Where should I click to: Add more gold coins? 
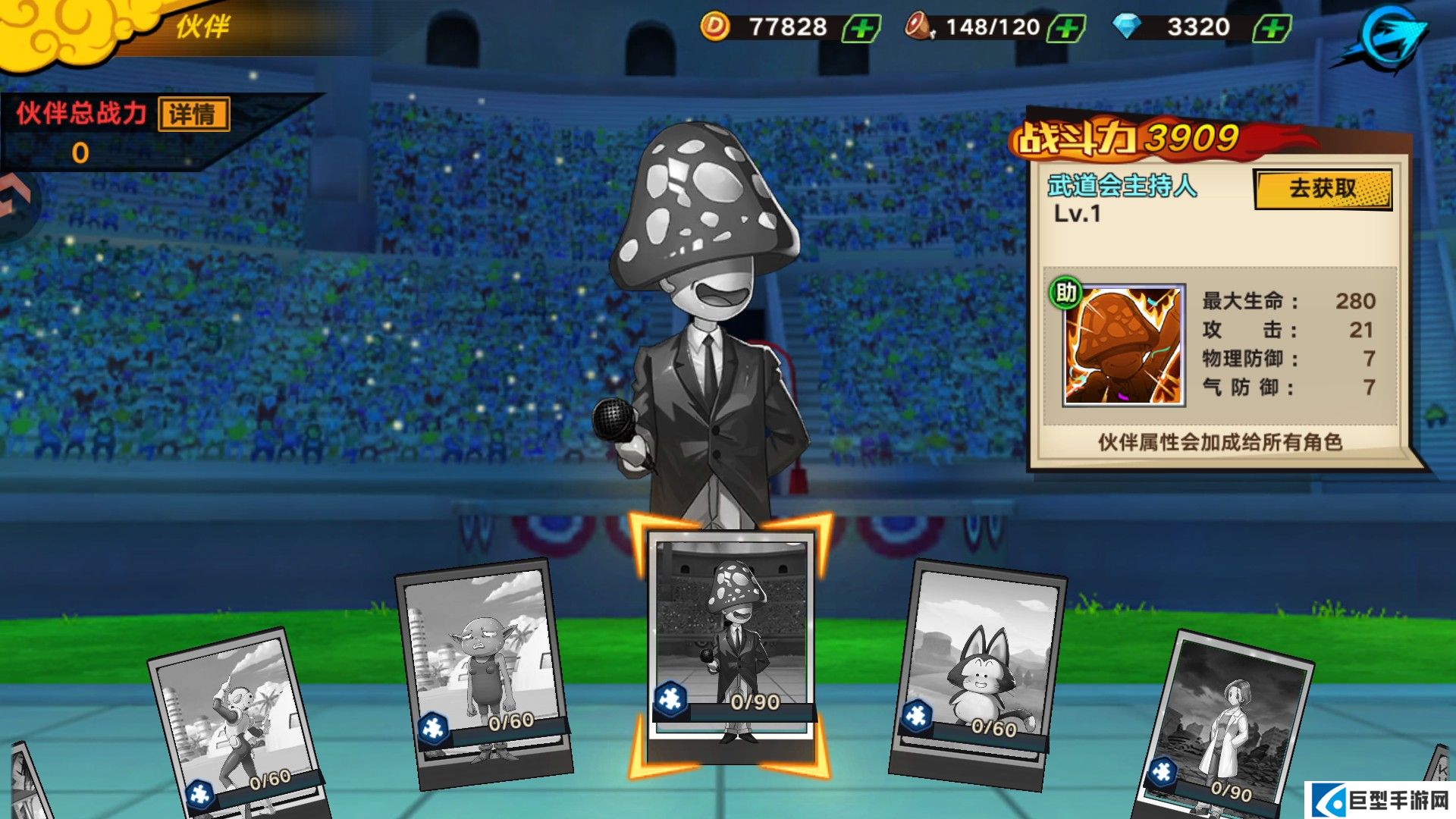[x=862, y=29]
